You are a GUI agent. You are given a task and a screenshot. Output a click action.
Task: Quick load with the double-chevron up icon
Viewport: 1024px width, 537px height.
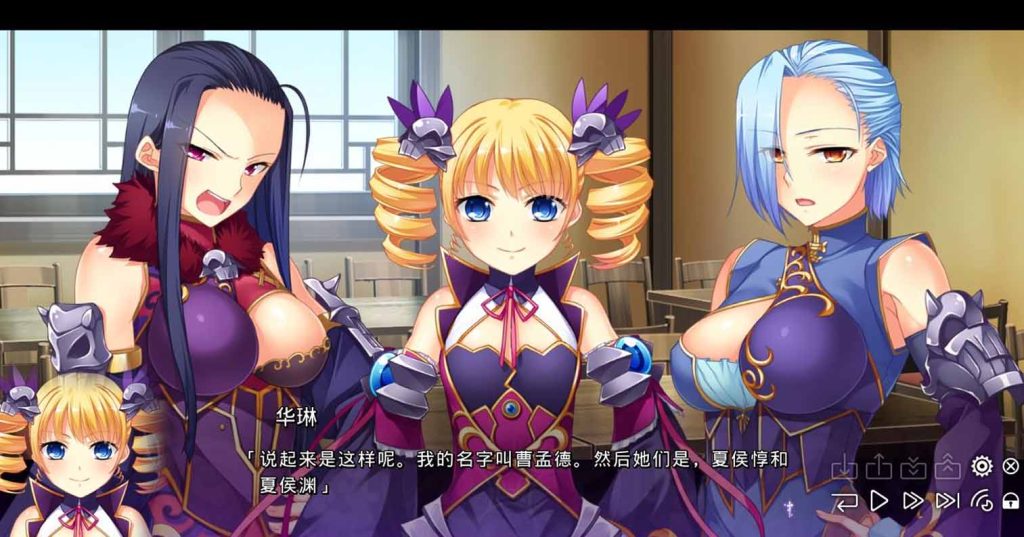946,467
